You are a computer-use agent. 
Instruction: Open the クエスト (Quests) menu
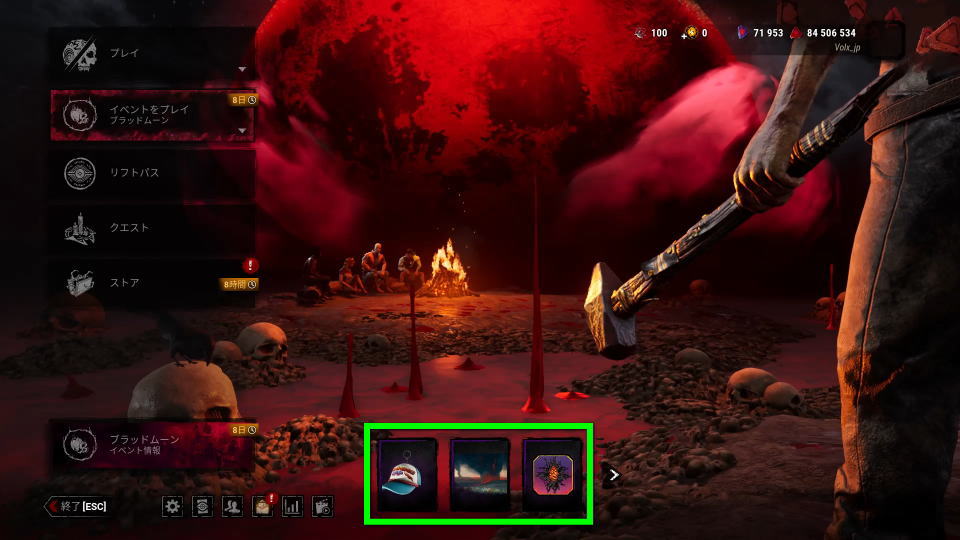[x=150, y=228]
